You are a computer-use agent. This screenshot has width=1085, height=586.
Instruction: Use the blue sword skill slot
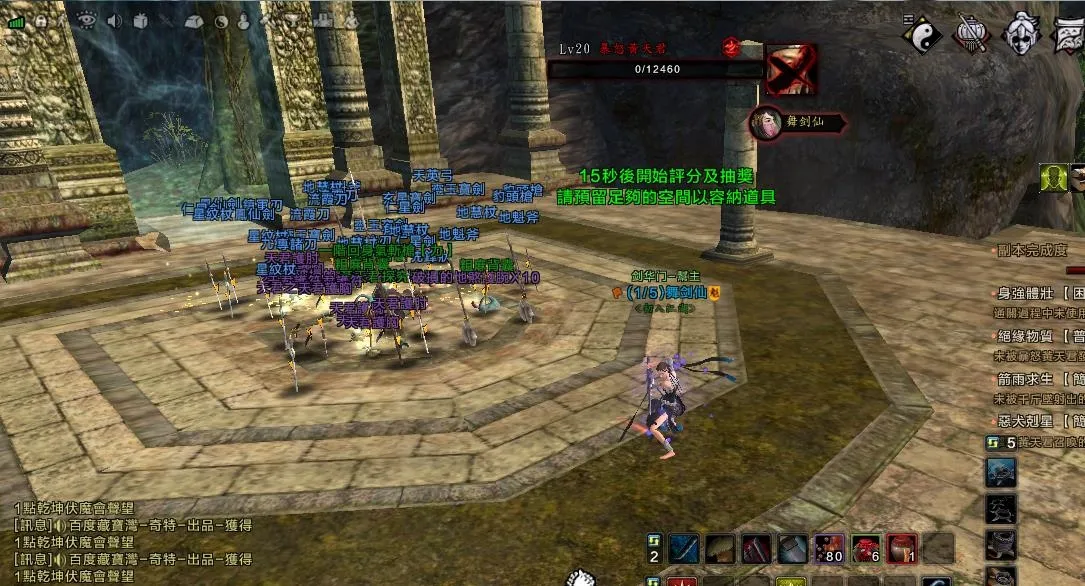685,548
